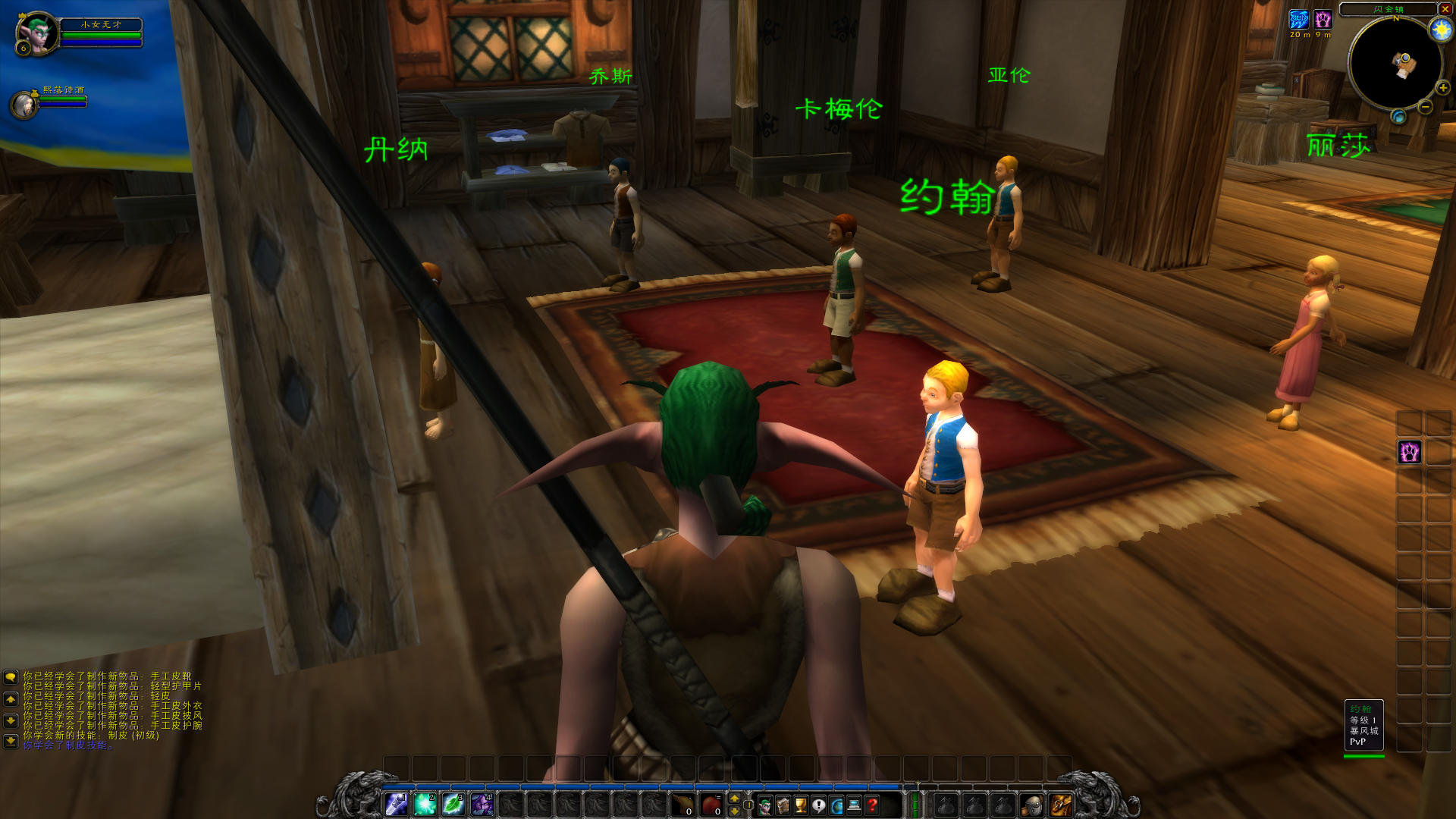Open the chat menu speech bubble button
The height and width of the screenshot is (819, 1456).
pos(11,676)
